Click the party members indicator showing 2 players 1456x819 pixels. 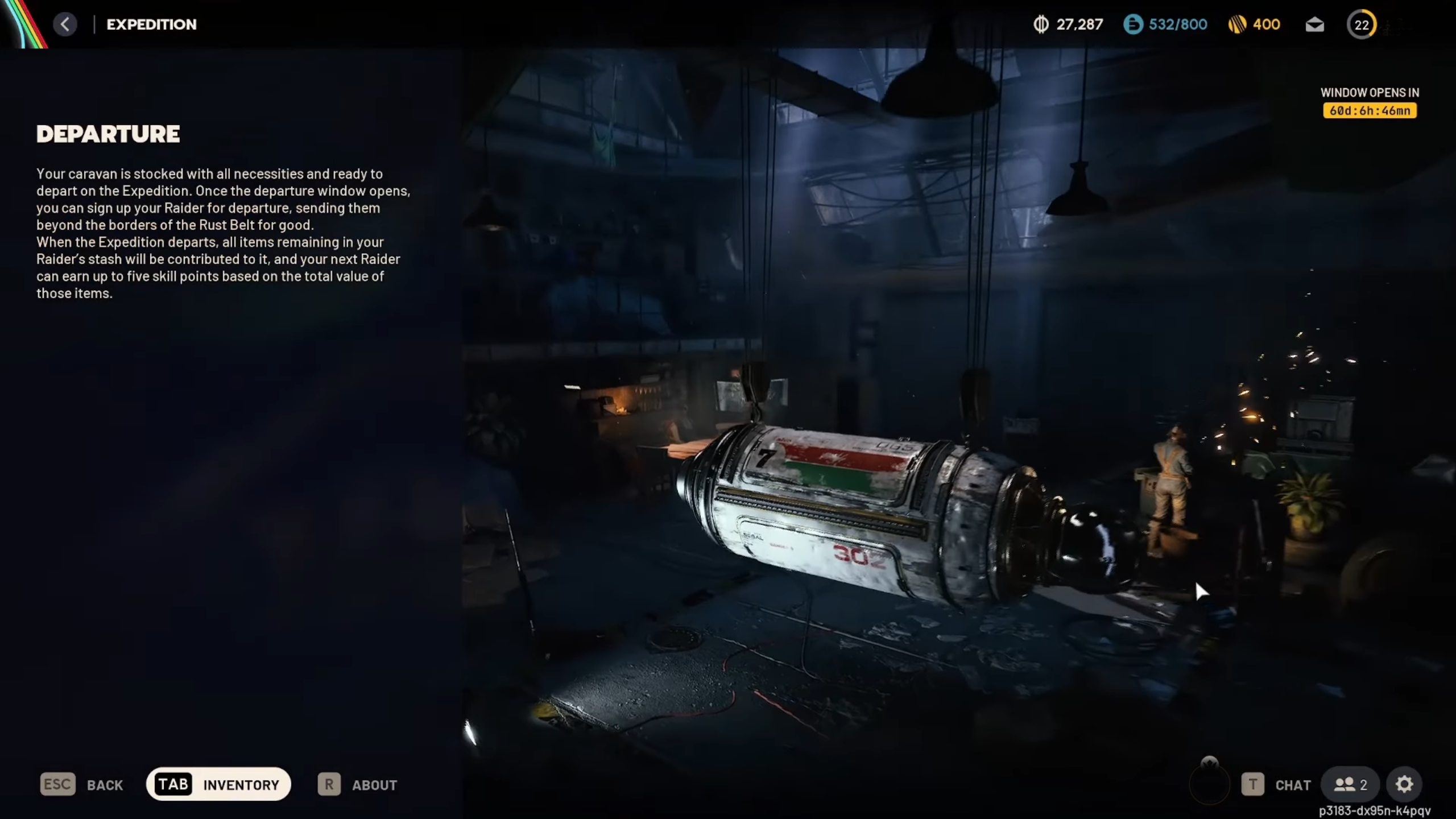click(x=1350, y=784)
